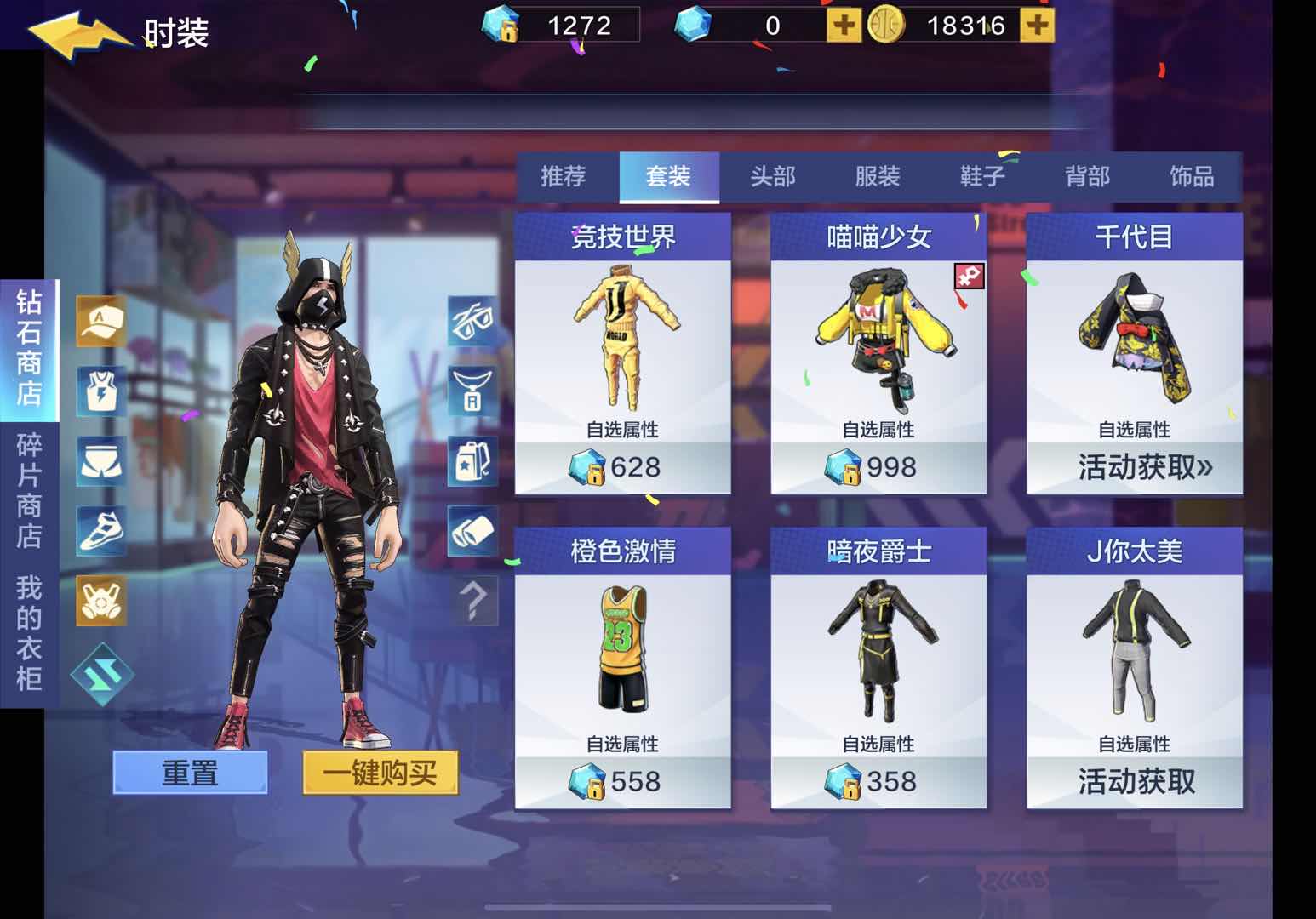Open the 饰品 category tab

[x=1192, y=176]
